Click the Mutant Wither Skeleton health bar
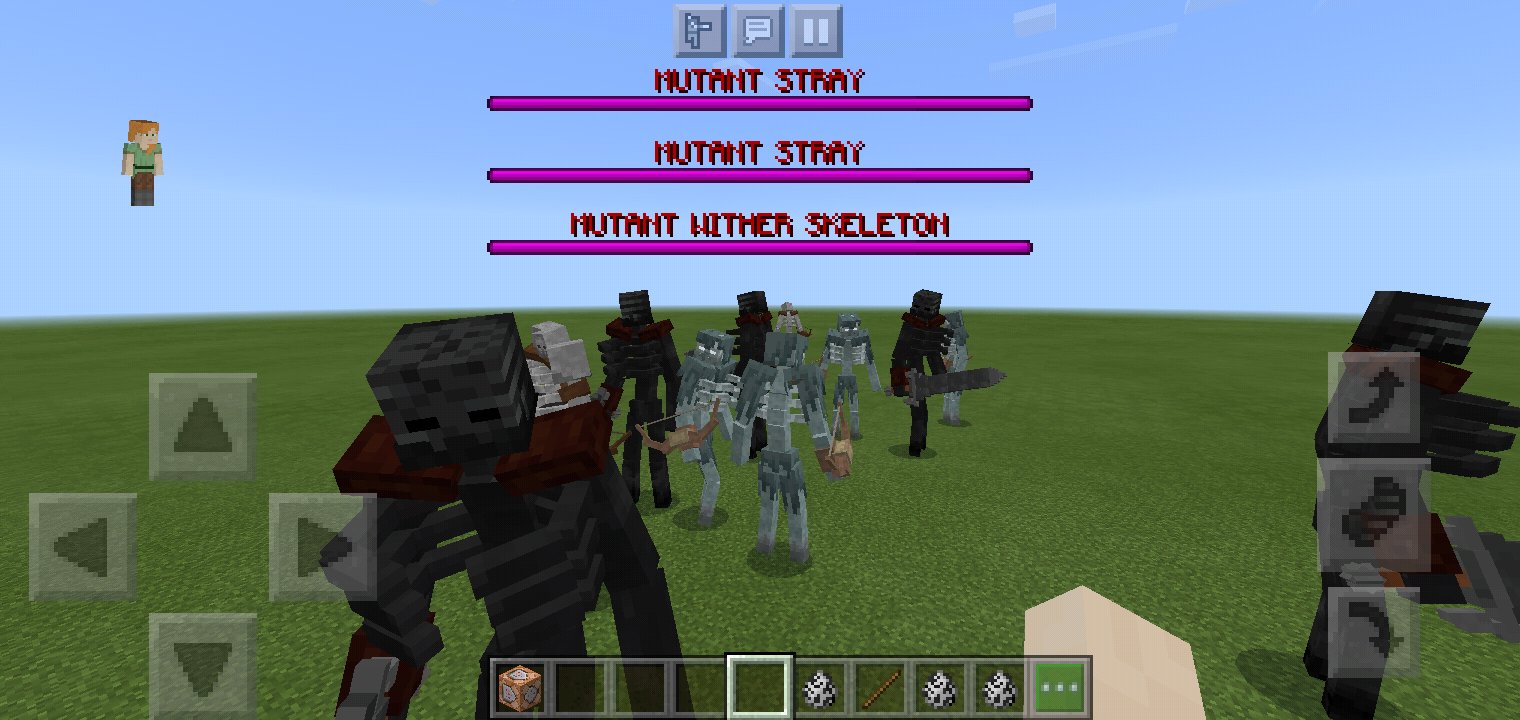Screen dimensions: 1520x720 758,246
